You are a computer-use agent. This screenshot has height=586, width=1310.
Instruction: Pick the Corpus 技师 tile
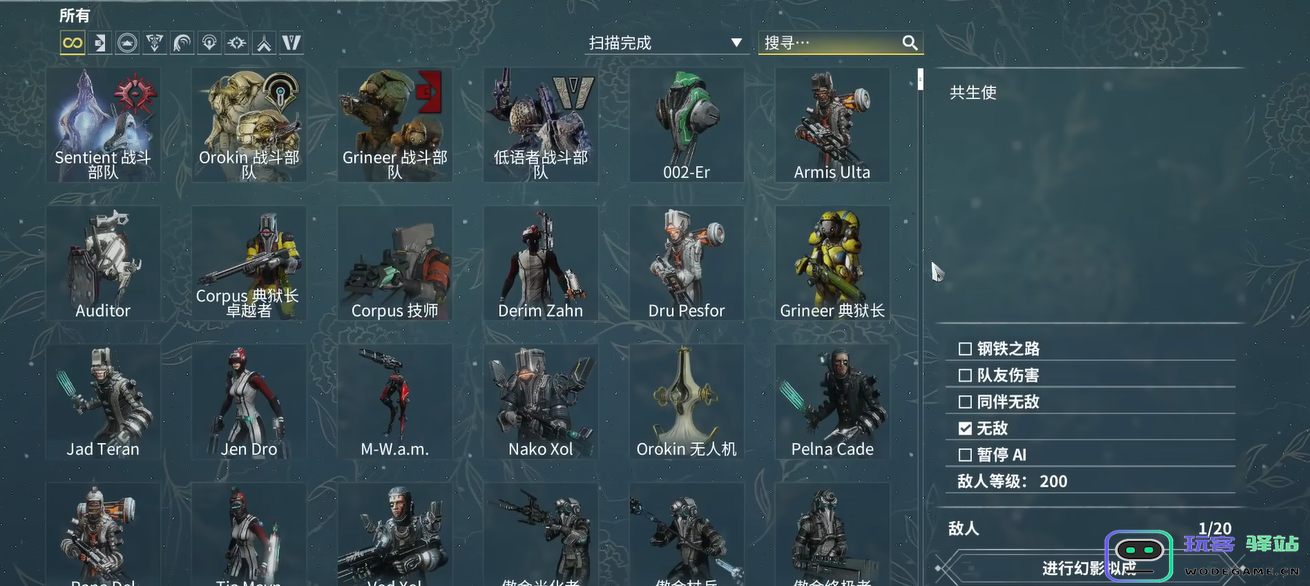(x=395, y=263)
